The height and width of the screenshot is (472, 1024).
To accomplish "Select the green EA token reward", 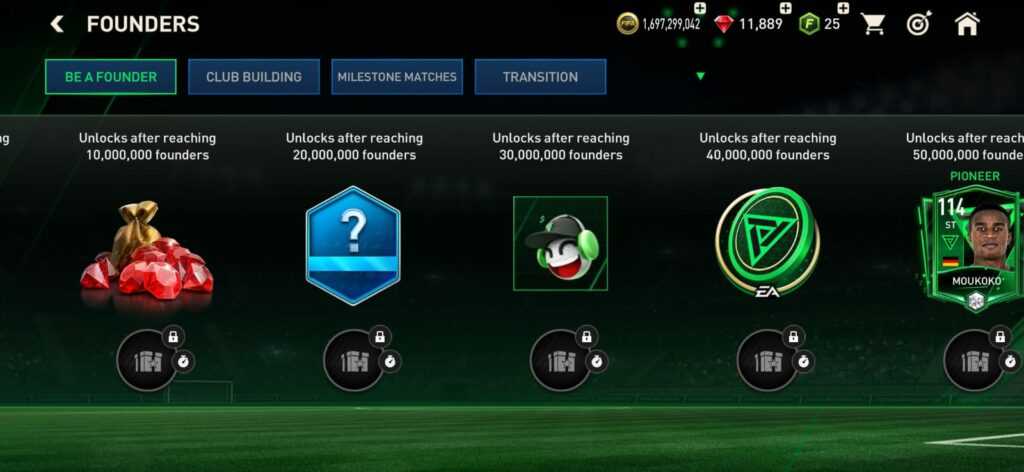I will [767, 243].
